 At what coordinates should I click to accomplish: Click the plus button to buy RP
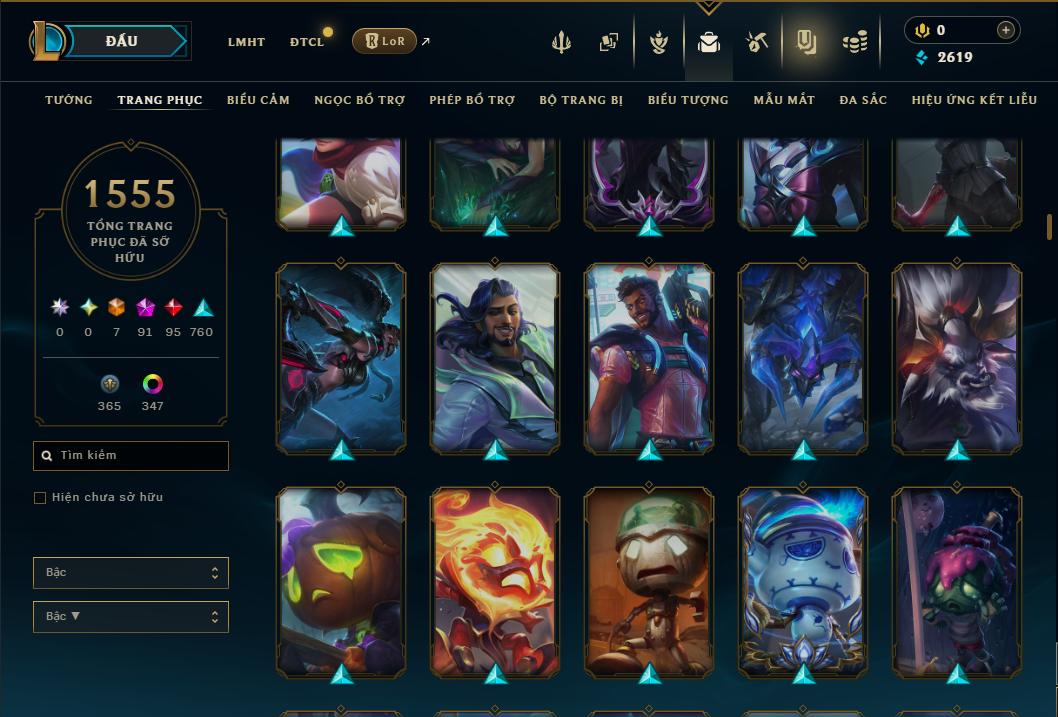[1005, 30]
